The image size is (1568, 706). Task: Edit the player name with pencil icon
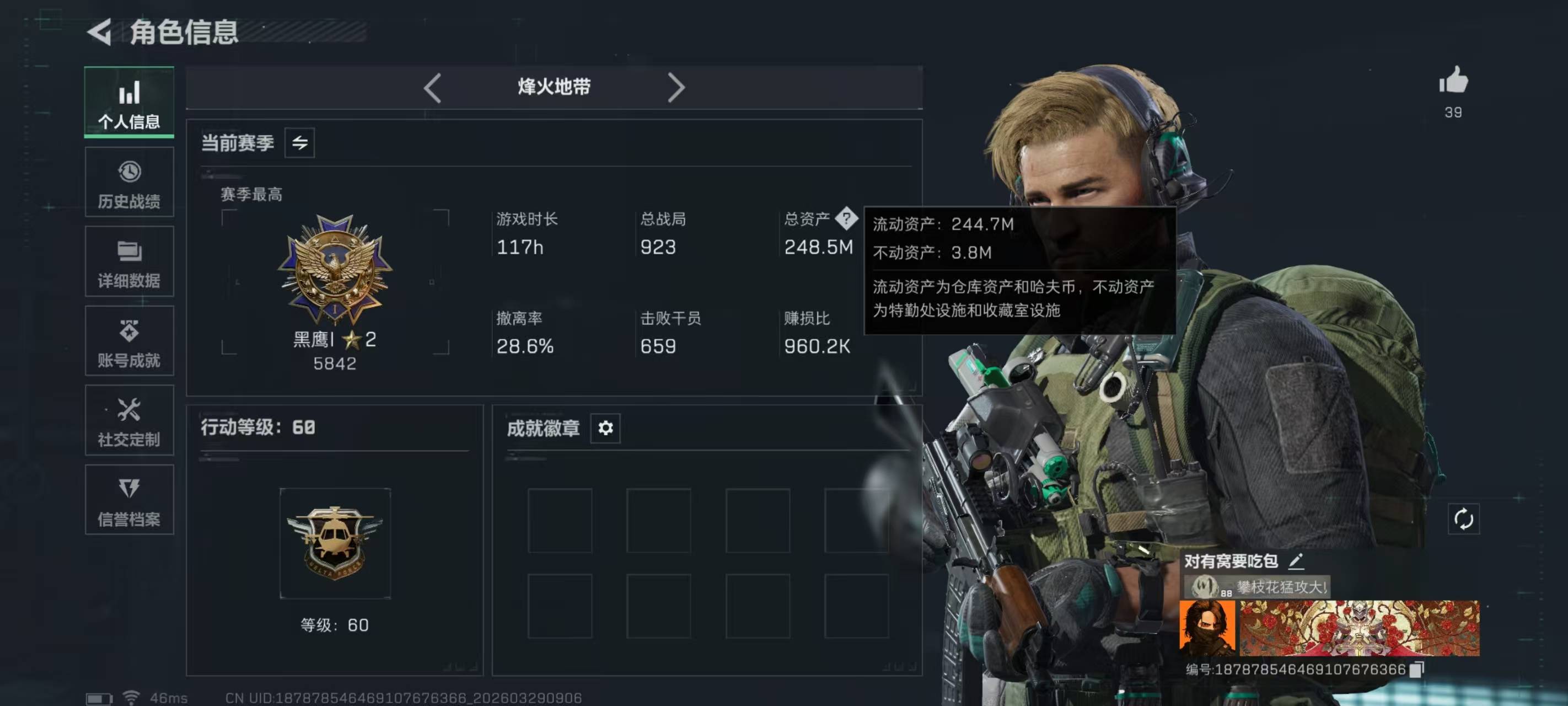click(x=1296, y=561)
